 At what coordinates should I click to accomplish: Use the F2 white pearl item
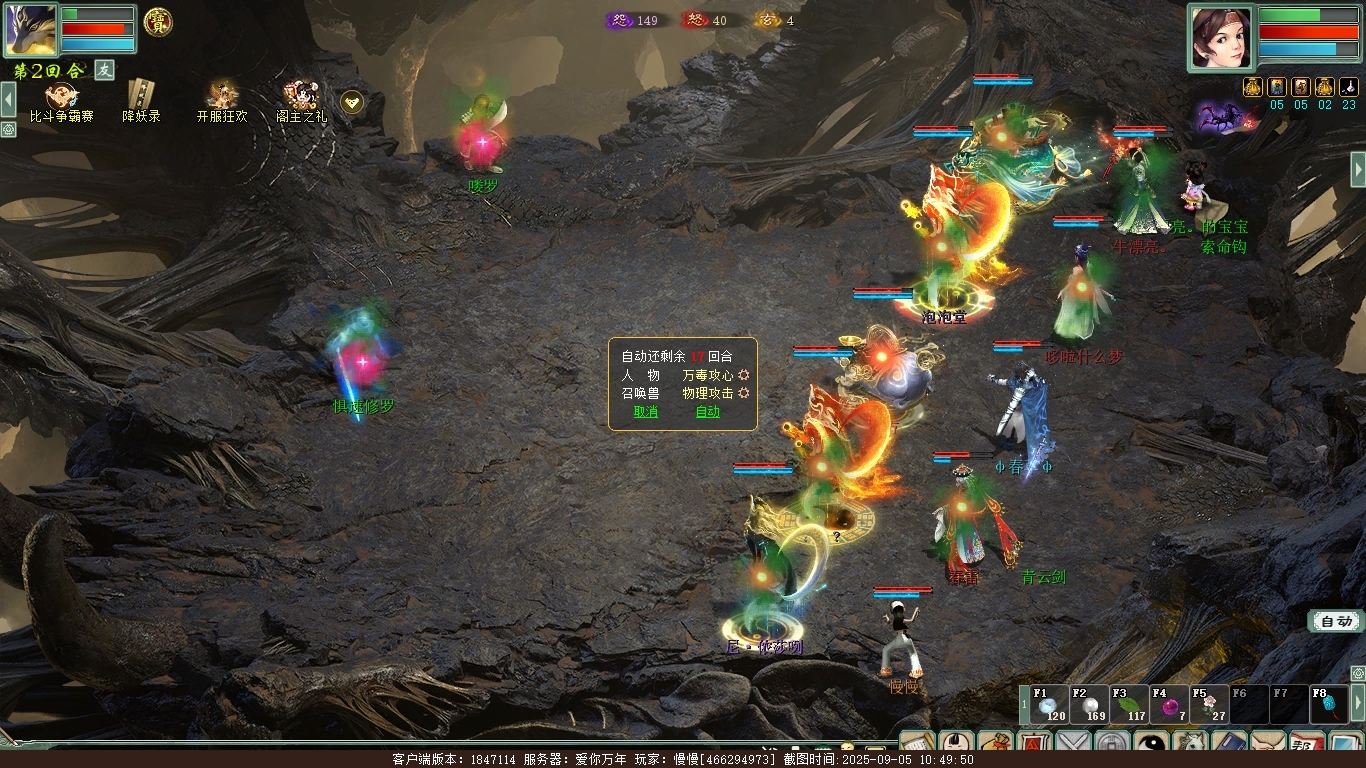[1089, 706]
